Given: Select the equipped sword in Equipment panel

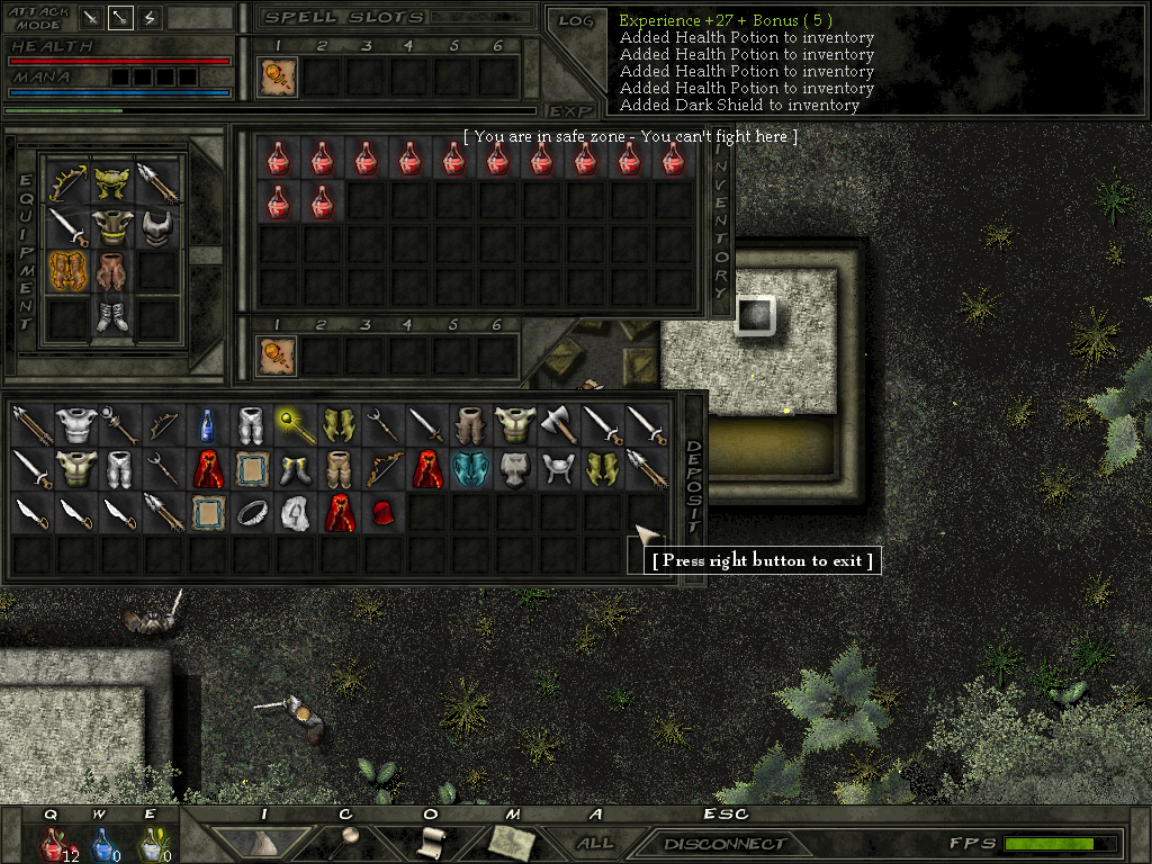Looking at the screenshot, I should (68, 227).
